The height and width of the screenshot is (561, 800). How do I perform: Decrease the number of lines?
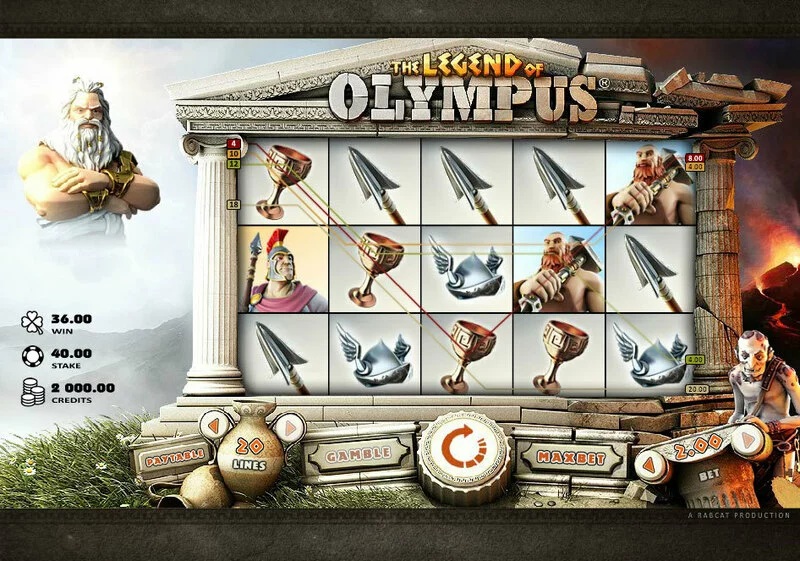[x=212, y=426]
